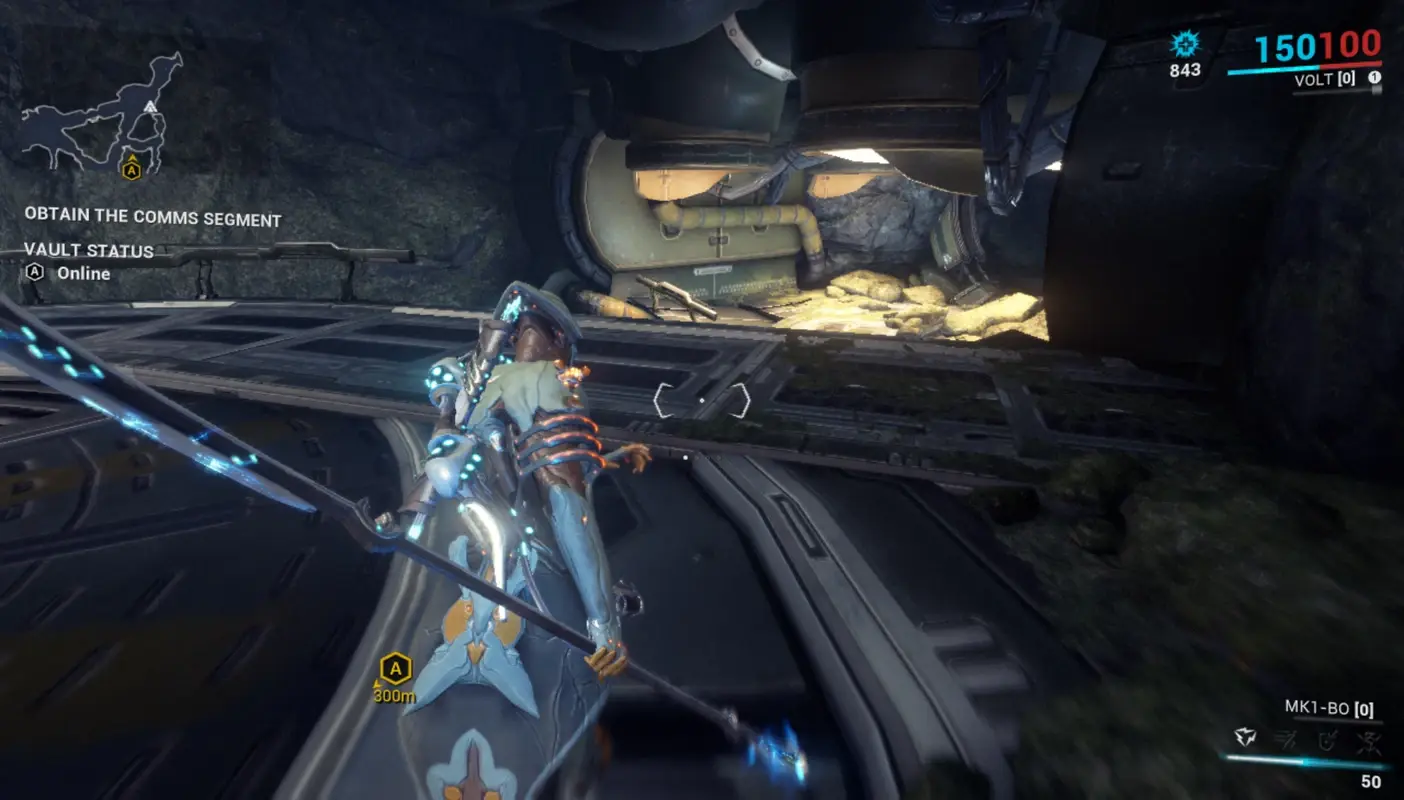Activate the Speed ability icon
1404x800 pixels.
point(1286,739)
